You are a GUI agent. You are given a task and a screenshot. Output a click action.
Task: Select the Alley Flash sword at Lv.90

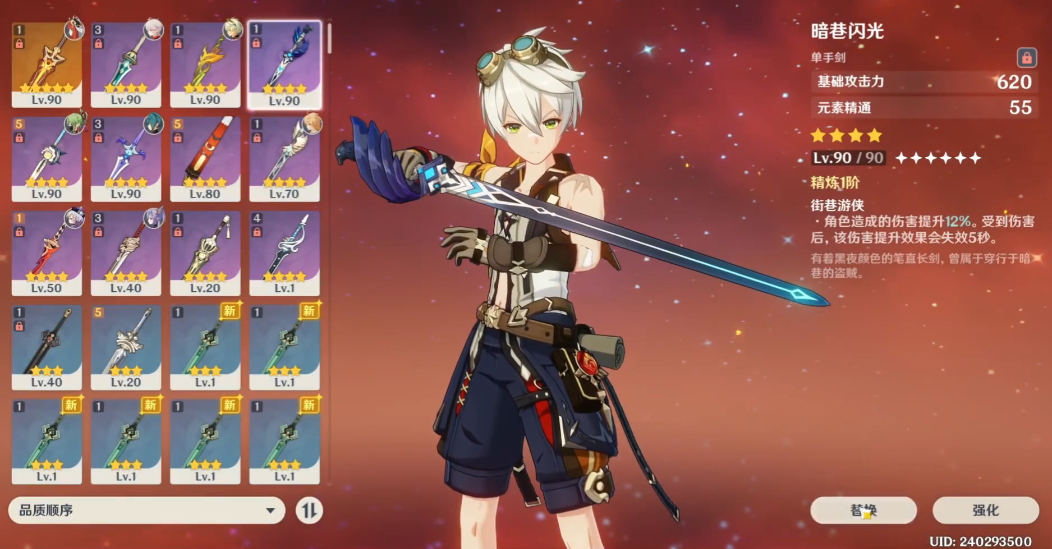284,62
